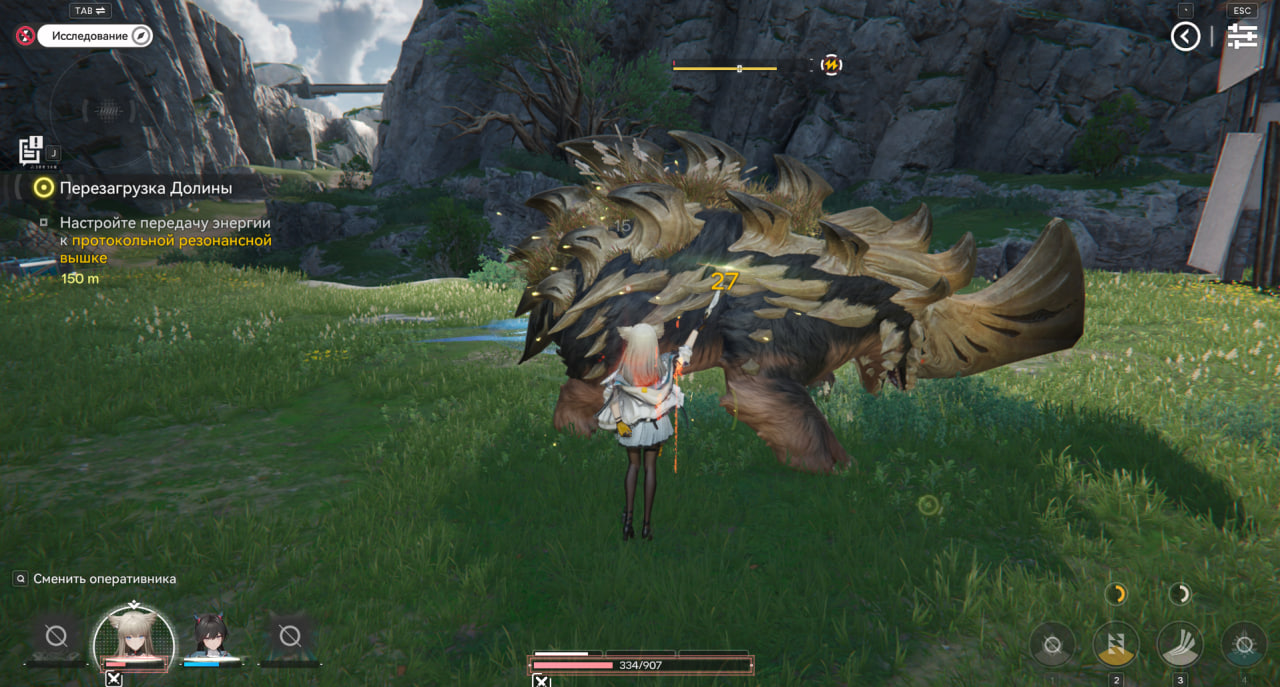Screen dimensions: 1280x687
Task: Switch to the dark-haired operator portrait
Action: click(x=211, y=636)
